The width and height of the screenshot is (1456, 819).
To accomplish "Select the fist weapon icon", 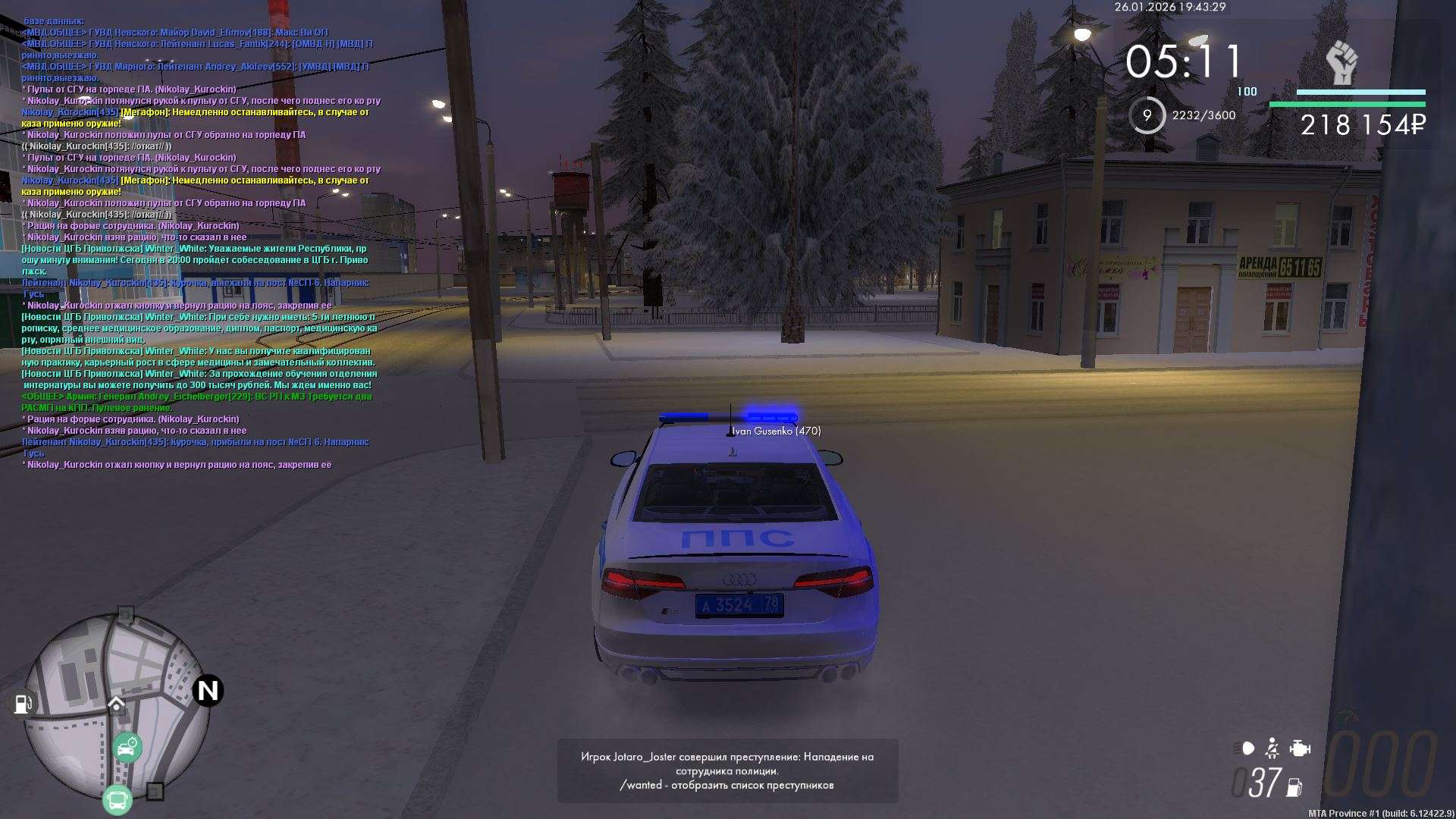I will click(1341, 63).
